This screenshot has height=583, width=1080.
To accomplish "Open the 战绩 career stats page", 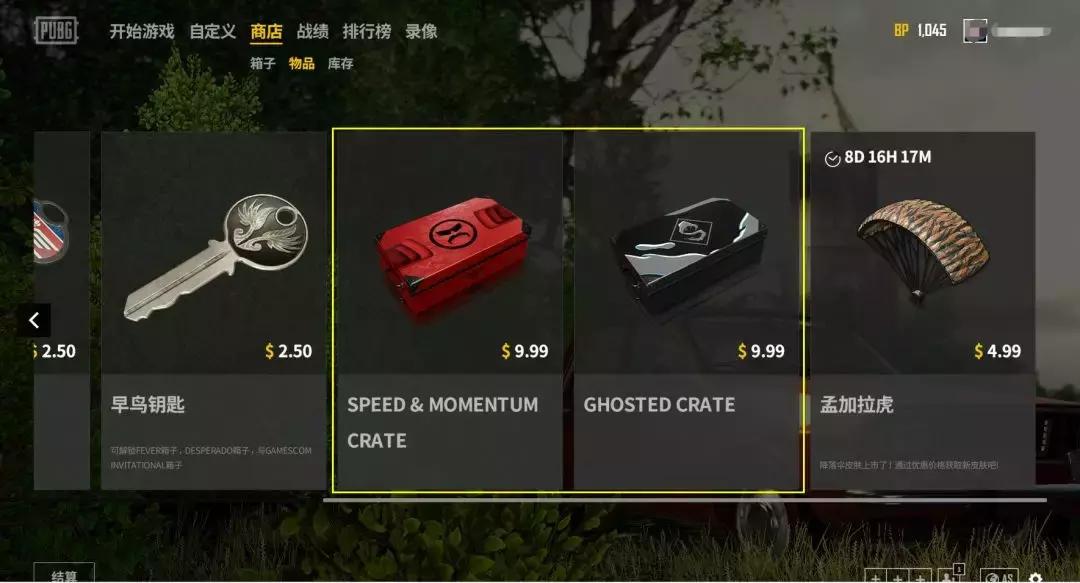I will click(312, 31).
